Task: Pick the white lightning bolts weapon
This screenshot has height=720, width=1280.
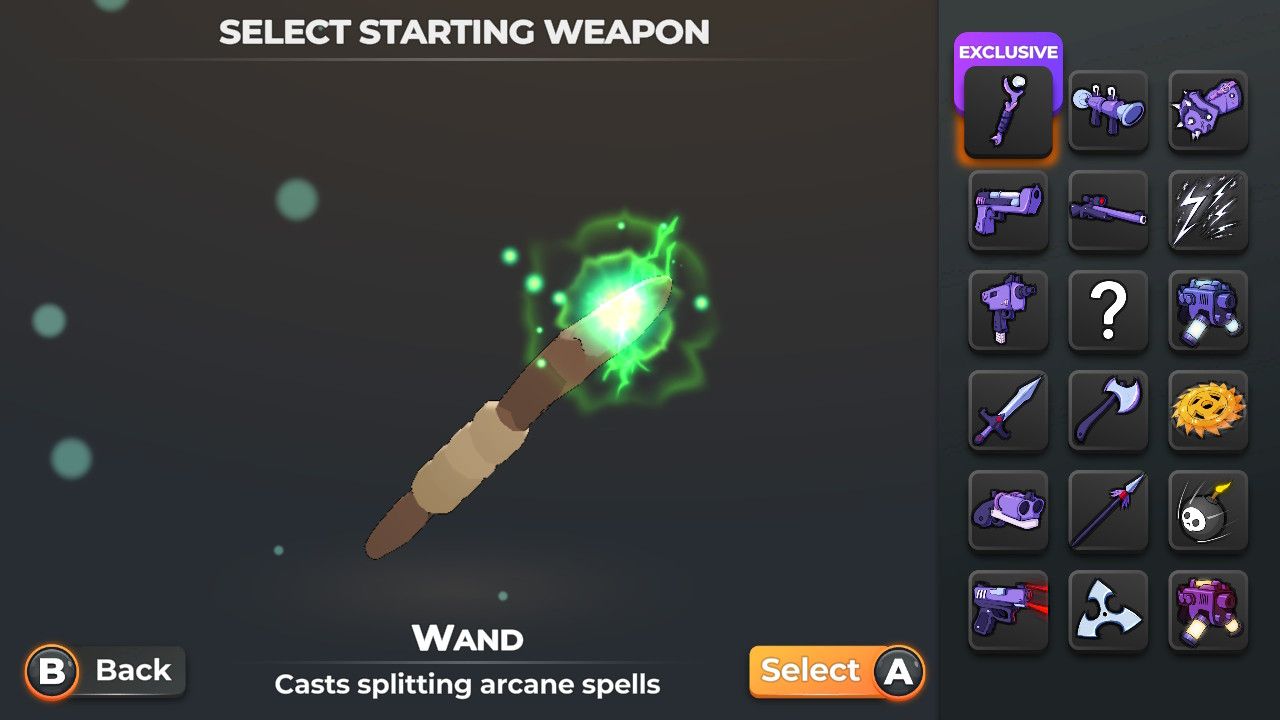Action: point(1208,210)
